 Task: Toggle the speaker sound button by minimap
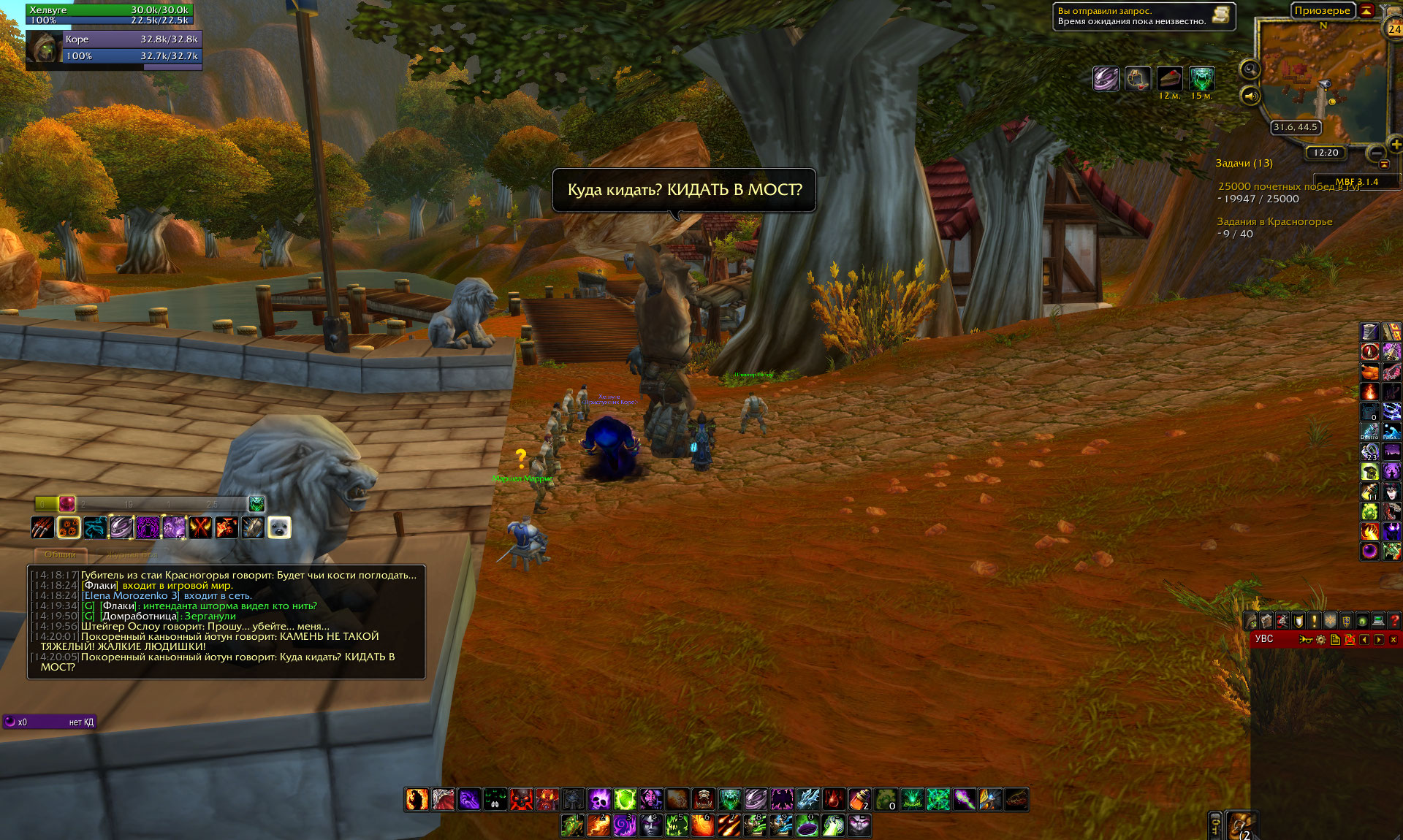tap(1250, 96)
